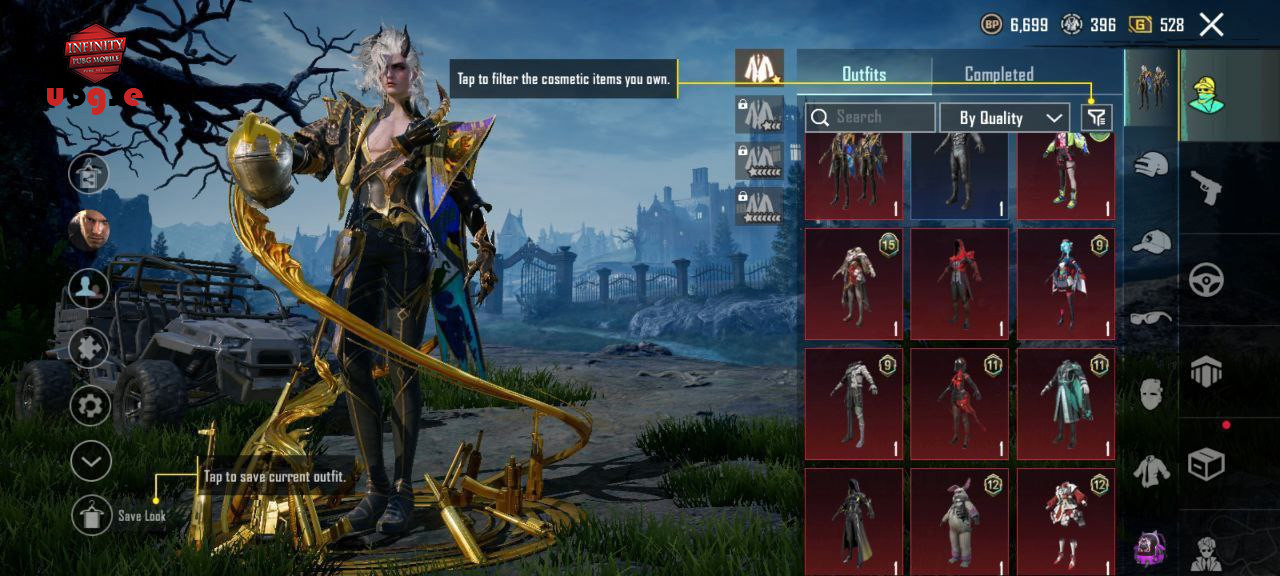Save the current look with Save Look
The width and height of the screenshot is (1280, 576).
point(92,514)
